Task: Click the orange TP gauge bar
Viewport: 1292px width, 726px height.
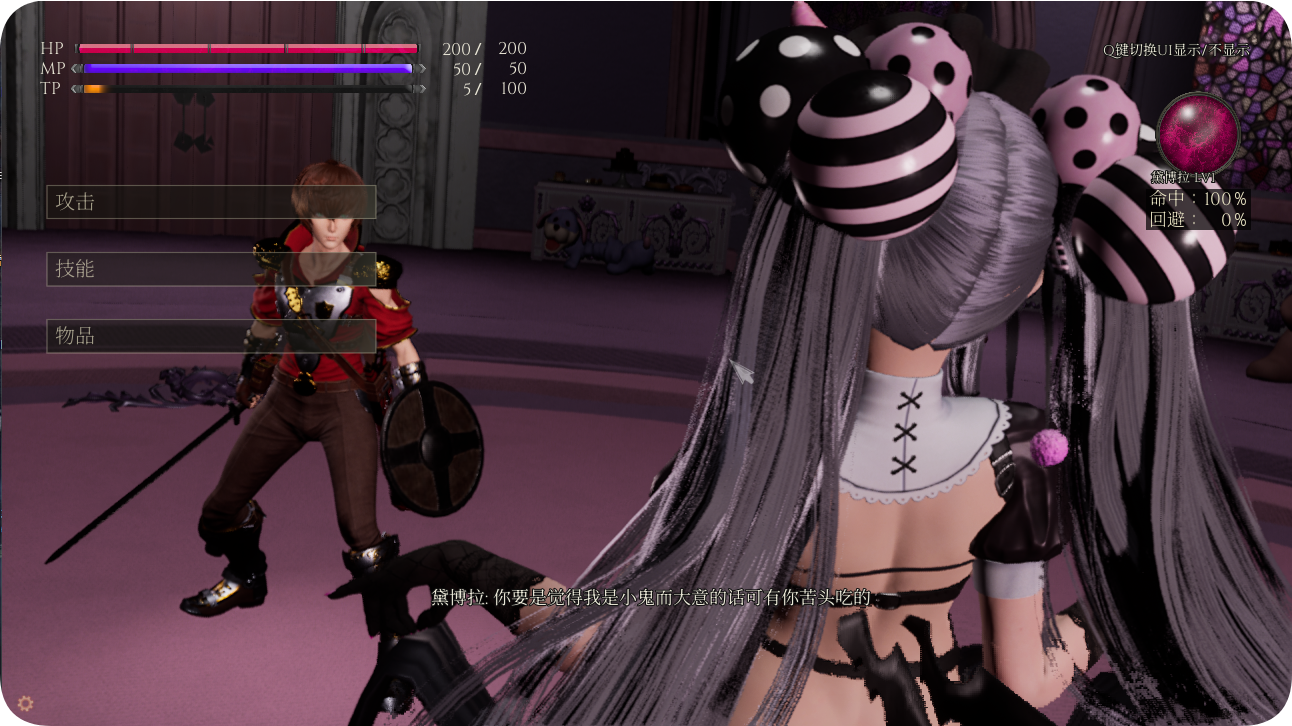Action: click(x=95, y=88)
